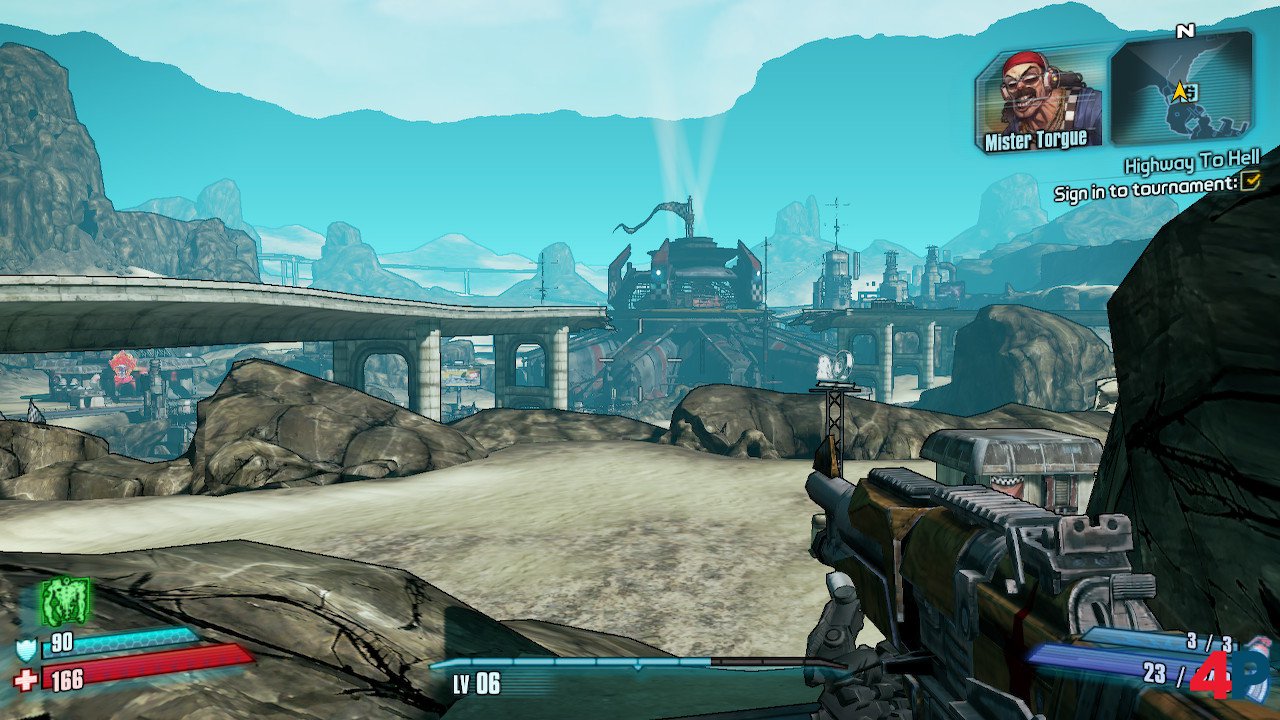Open the minimap
Image resolution: width=1280 pixels, height=720 pixels.
click(1182, 88)
